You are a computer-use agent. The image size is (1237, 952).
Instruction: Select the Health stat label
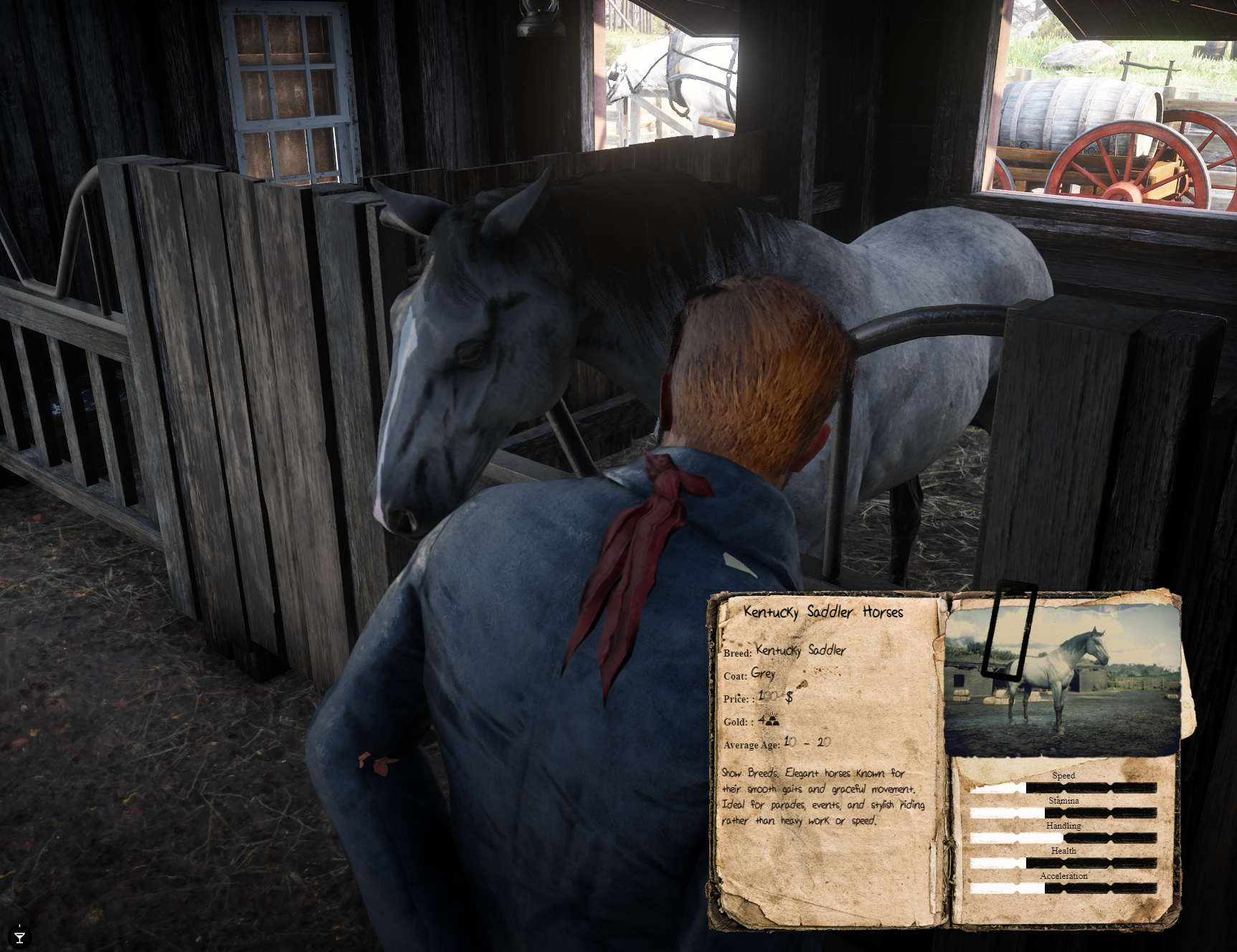(x=1063, y=851)
